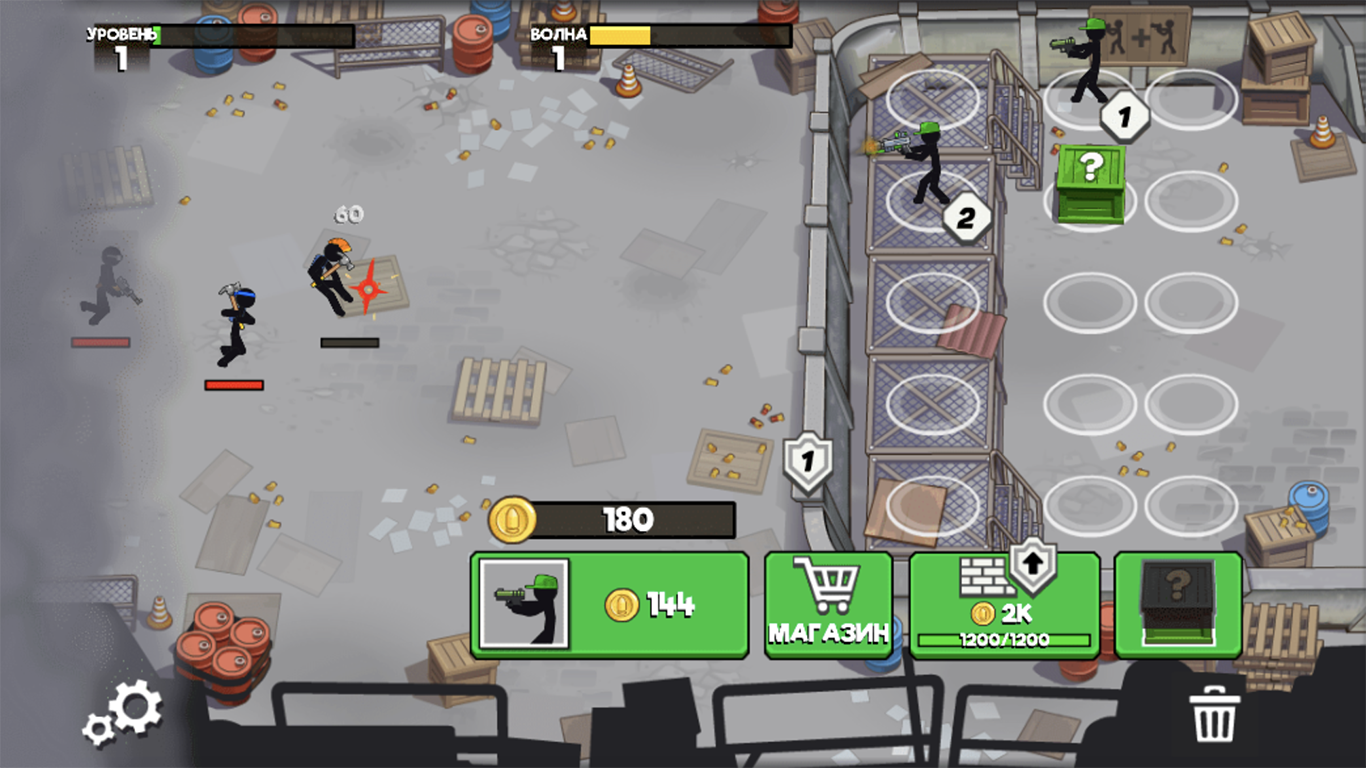Screen dimensions: 1366x768
Task: Upgrade the wall for 2K coins
Action: click(1003, 605)
